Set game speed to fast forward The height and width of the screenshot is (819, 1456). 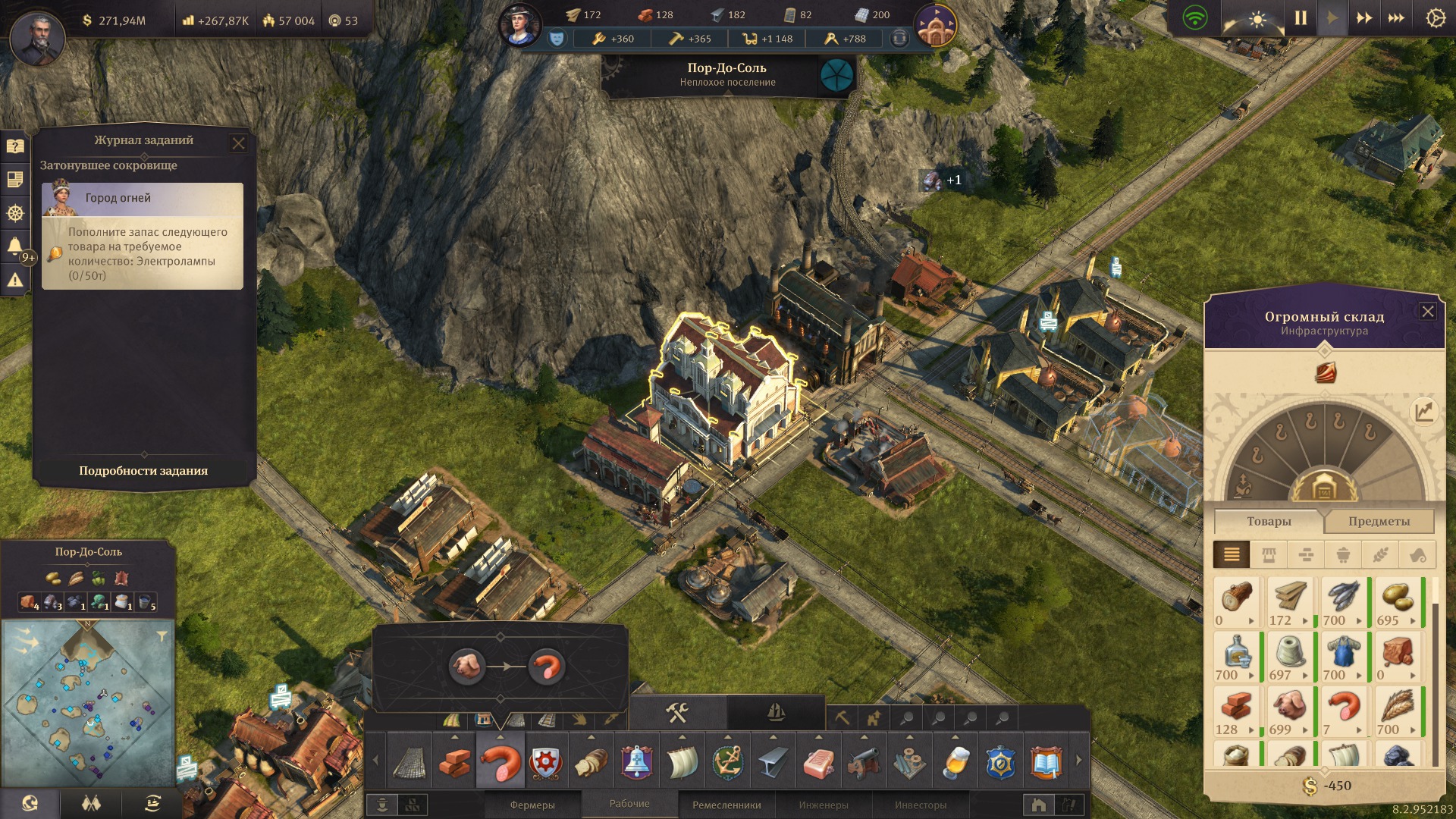(1363, 18)
